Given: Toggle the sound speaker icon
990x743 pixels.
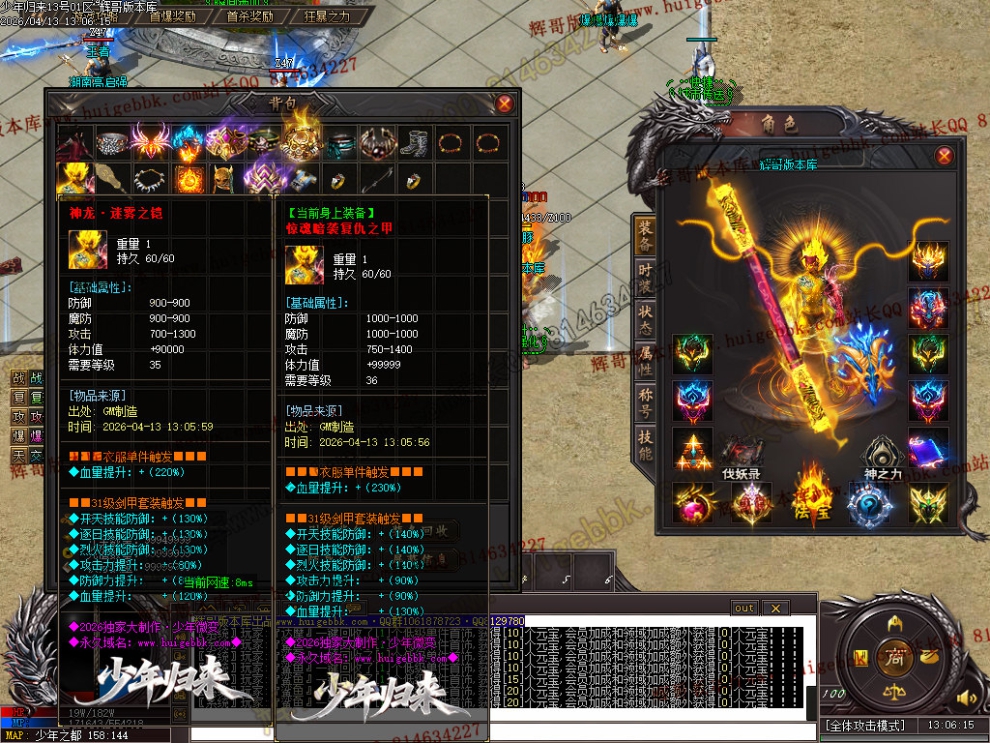Looking at the screenshot, I should point(966,697).
